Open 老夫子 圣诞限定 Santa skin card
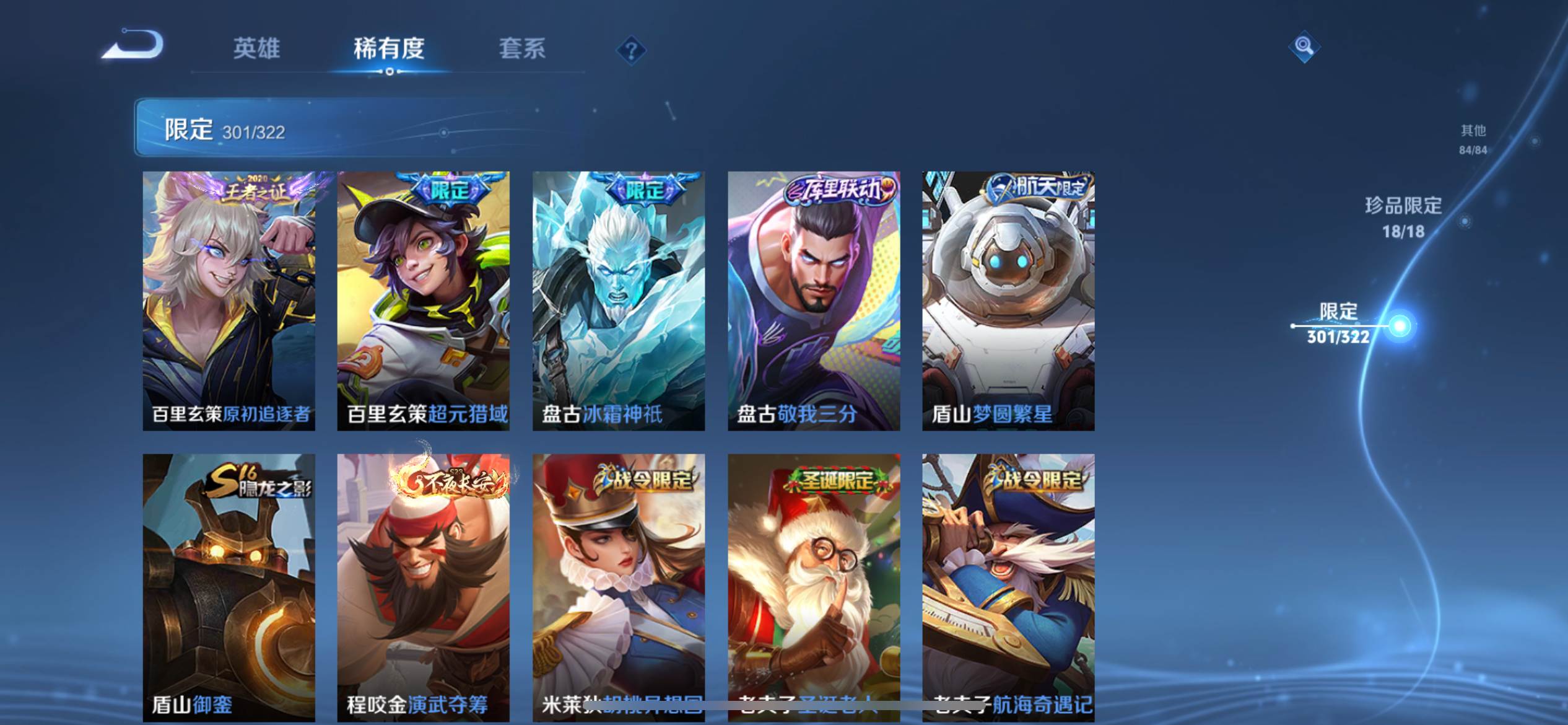 pos(813,587)
